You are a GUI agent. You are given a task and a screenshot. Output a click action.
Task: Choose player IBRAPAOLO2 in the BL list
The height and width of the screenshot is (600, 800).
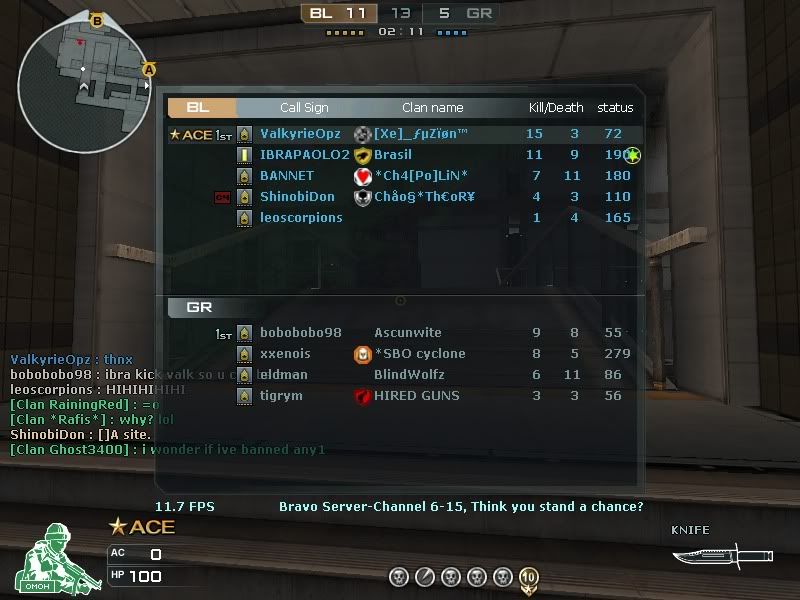pos(304,155)
